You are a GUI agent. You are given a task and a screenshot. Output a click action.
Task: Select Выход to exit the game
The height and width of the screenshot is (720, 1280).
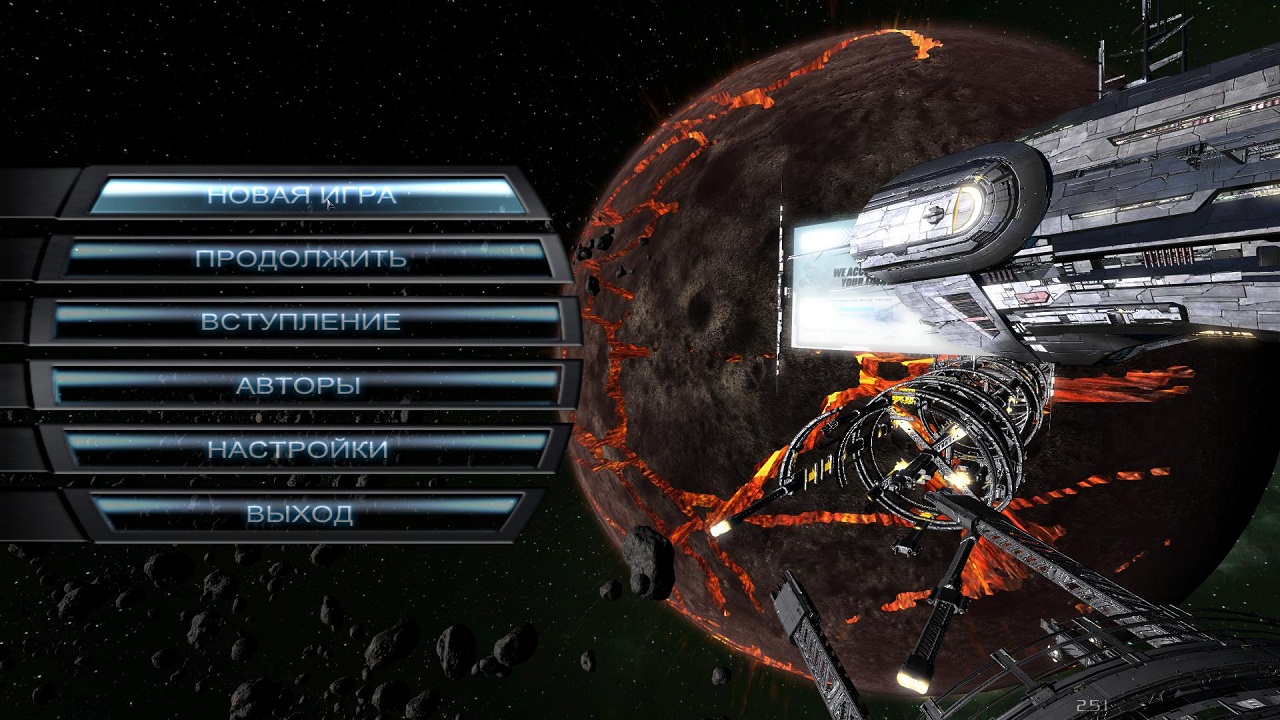300,514
